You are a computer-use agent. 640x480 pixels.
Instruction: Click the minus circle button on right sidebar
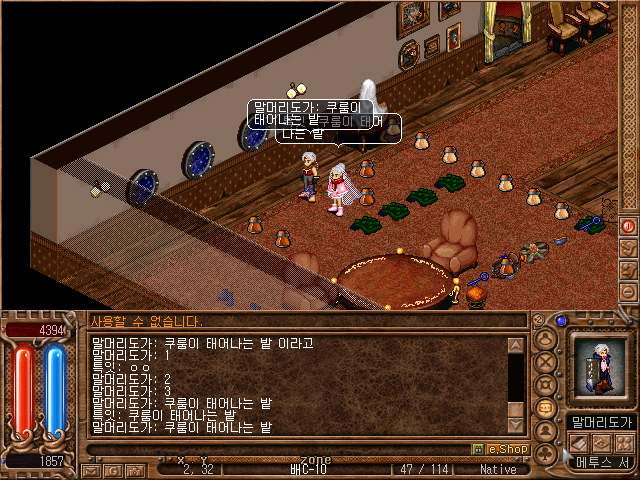click(629, 291)
